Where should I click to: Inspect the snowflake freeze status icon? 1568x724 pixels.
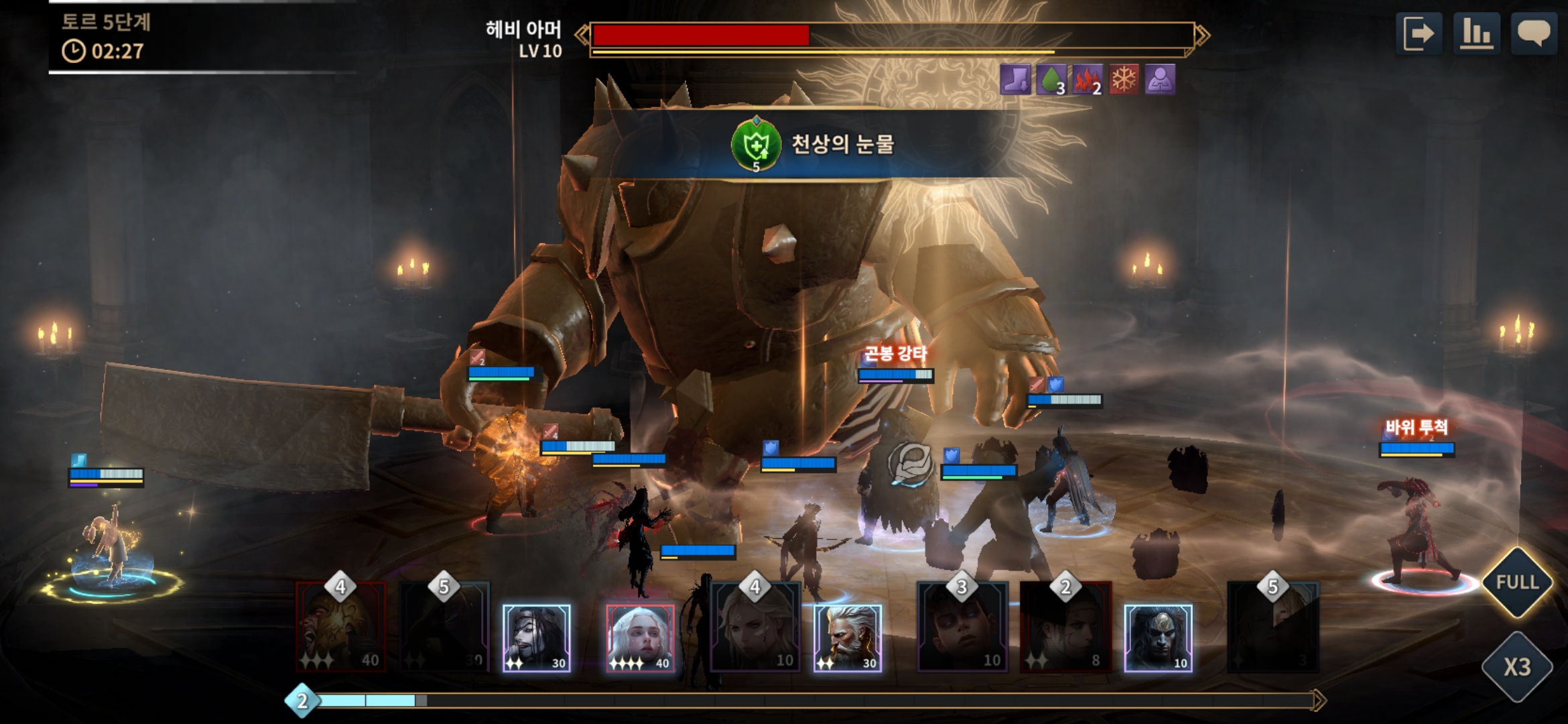click(1124, 80)
